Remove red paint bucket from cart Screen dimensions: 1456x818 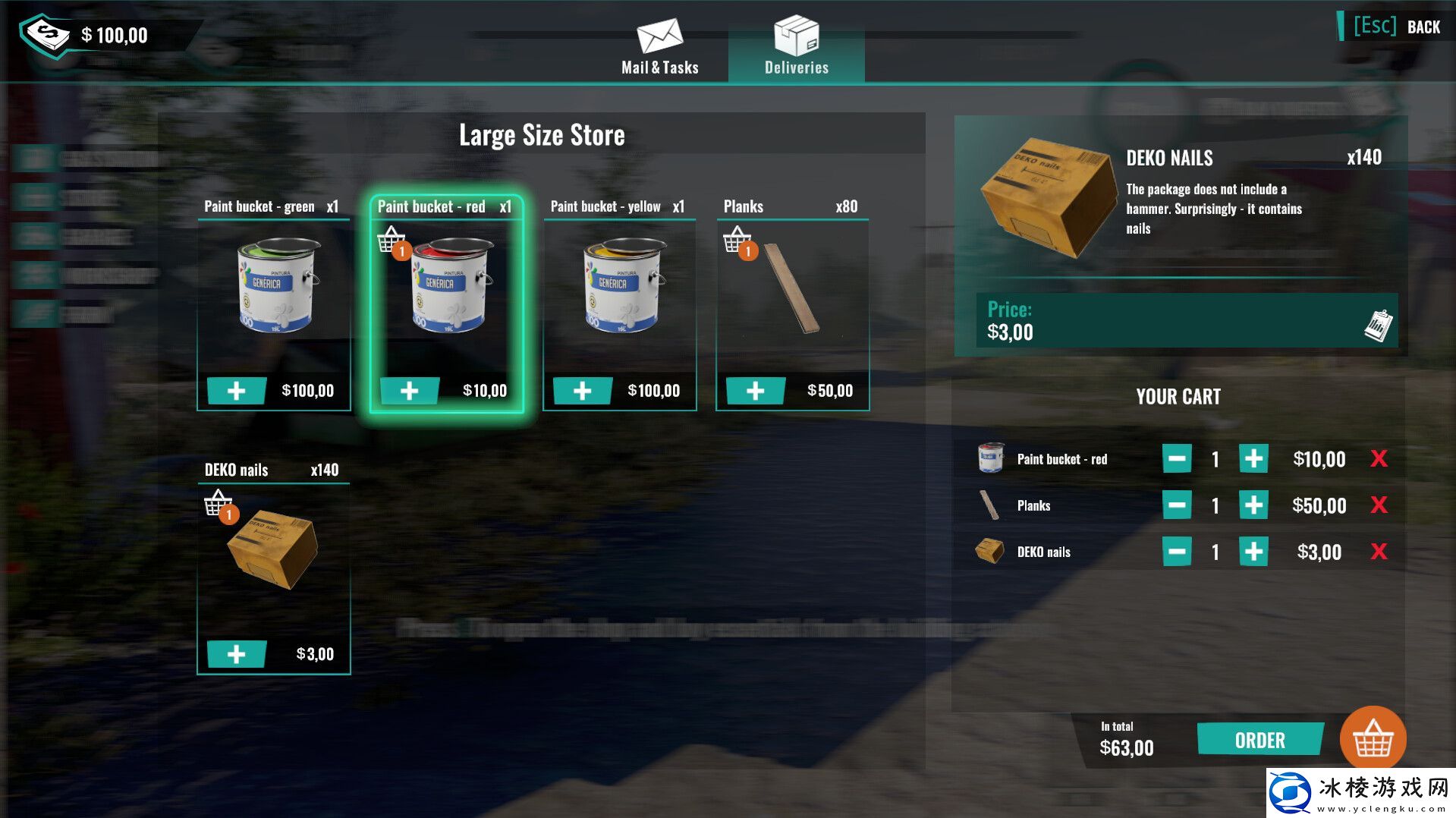(x=1379, y=459)
